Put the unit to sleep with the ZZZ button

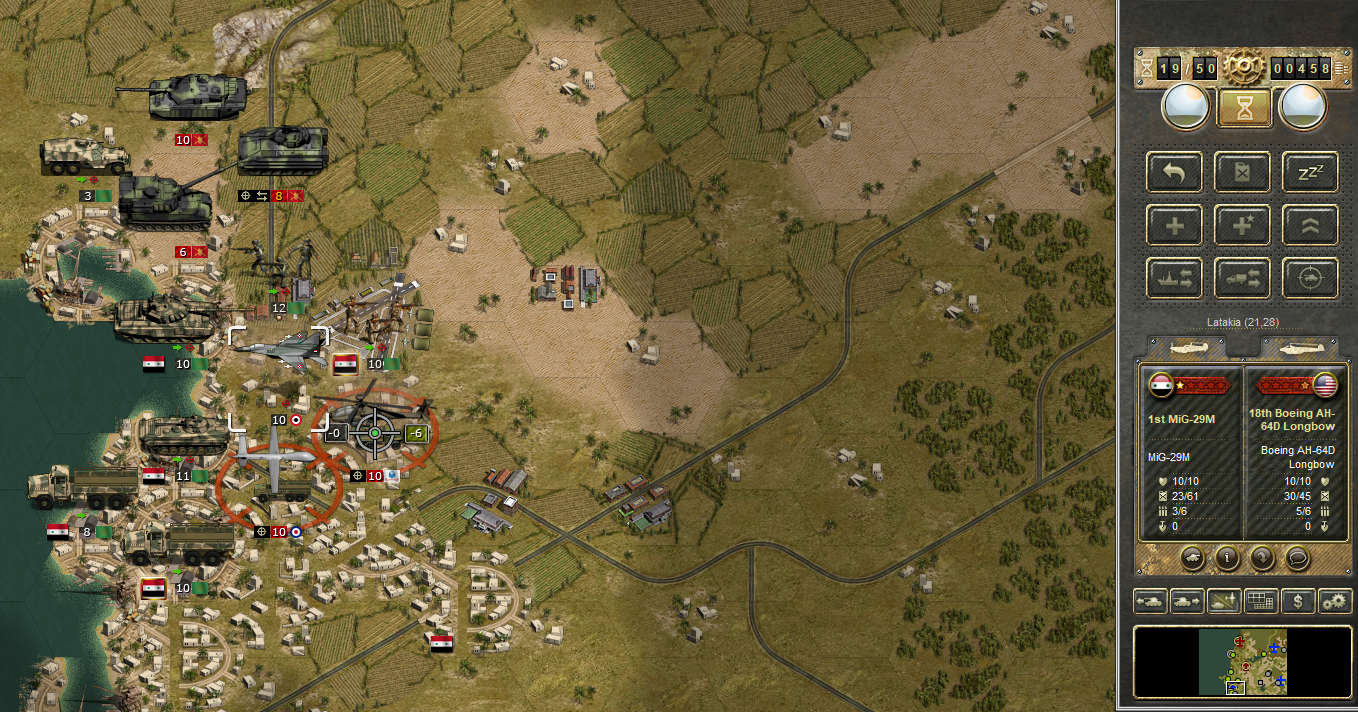pos(1310,172)
